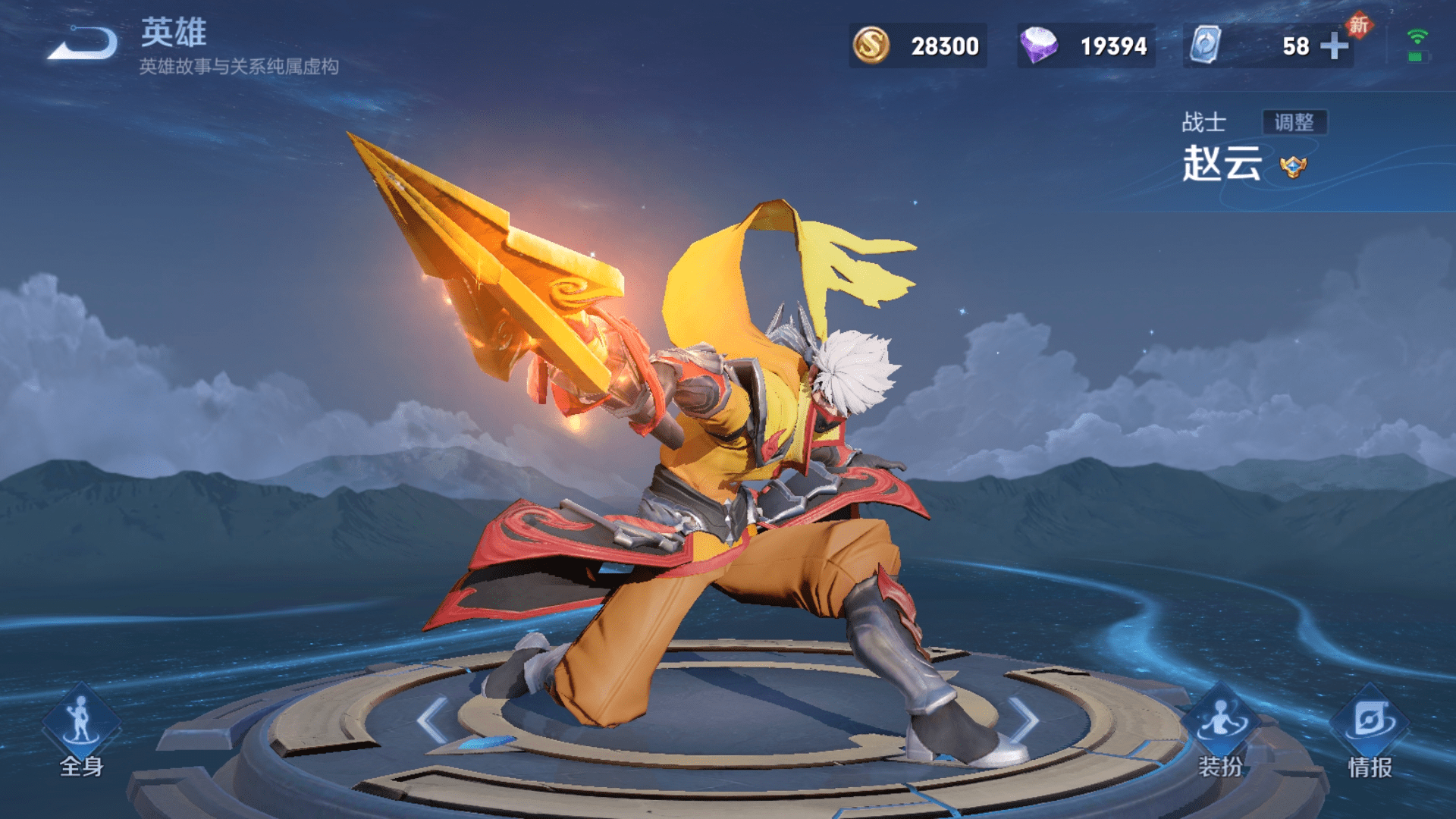Go back using the return arrow
The image size is (1456, 819).
[x=82, y=43]
